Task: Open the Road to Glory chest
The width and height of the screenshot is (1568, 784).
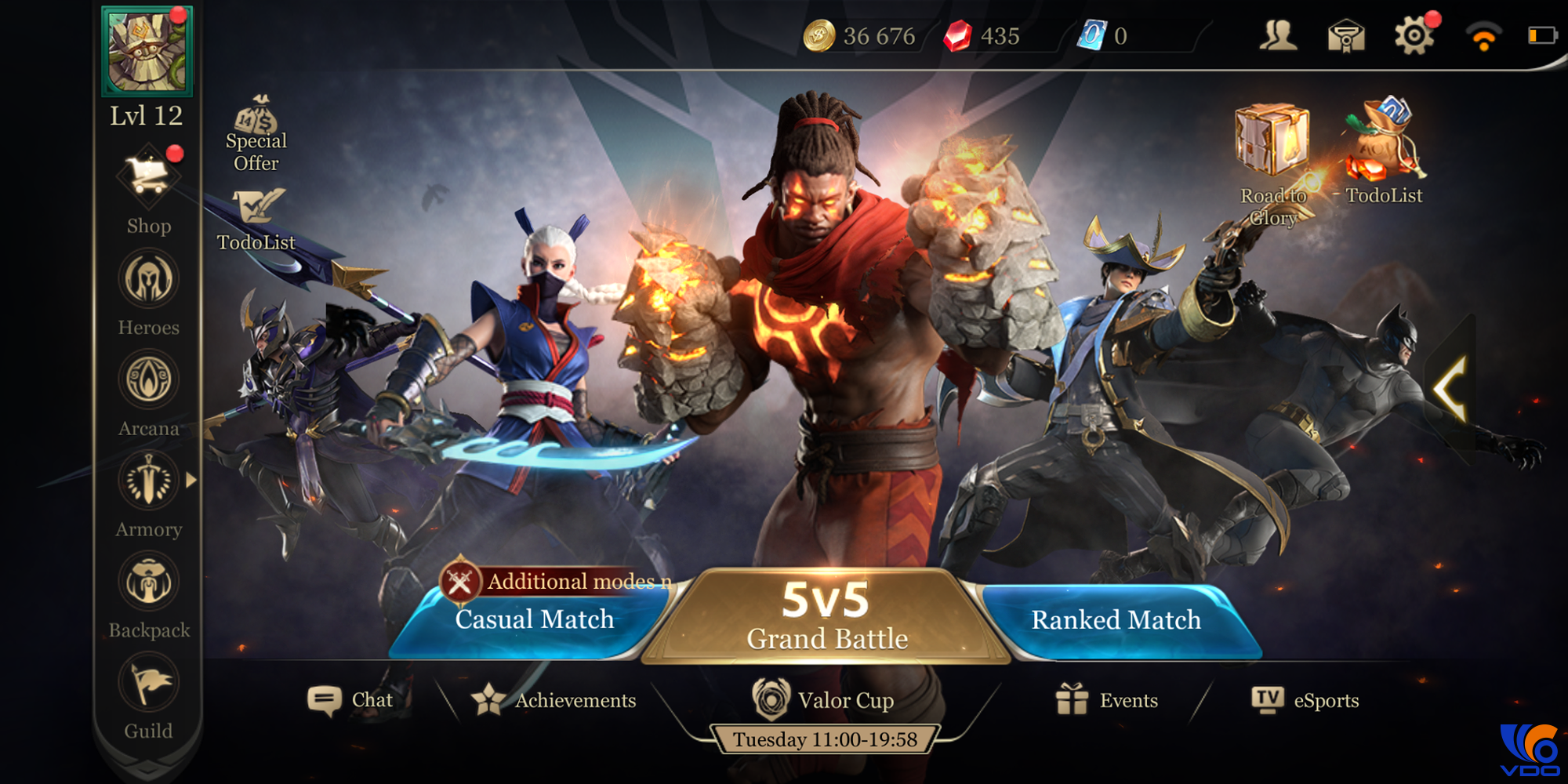Action: pyautogui.click(x=1272, y=141)
